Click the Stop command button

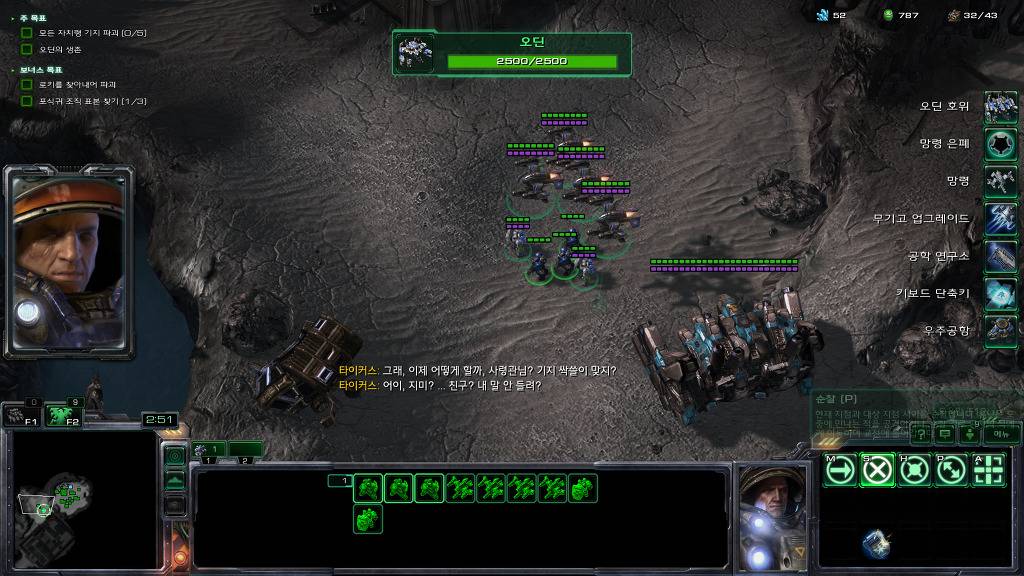tap(877, 470)
